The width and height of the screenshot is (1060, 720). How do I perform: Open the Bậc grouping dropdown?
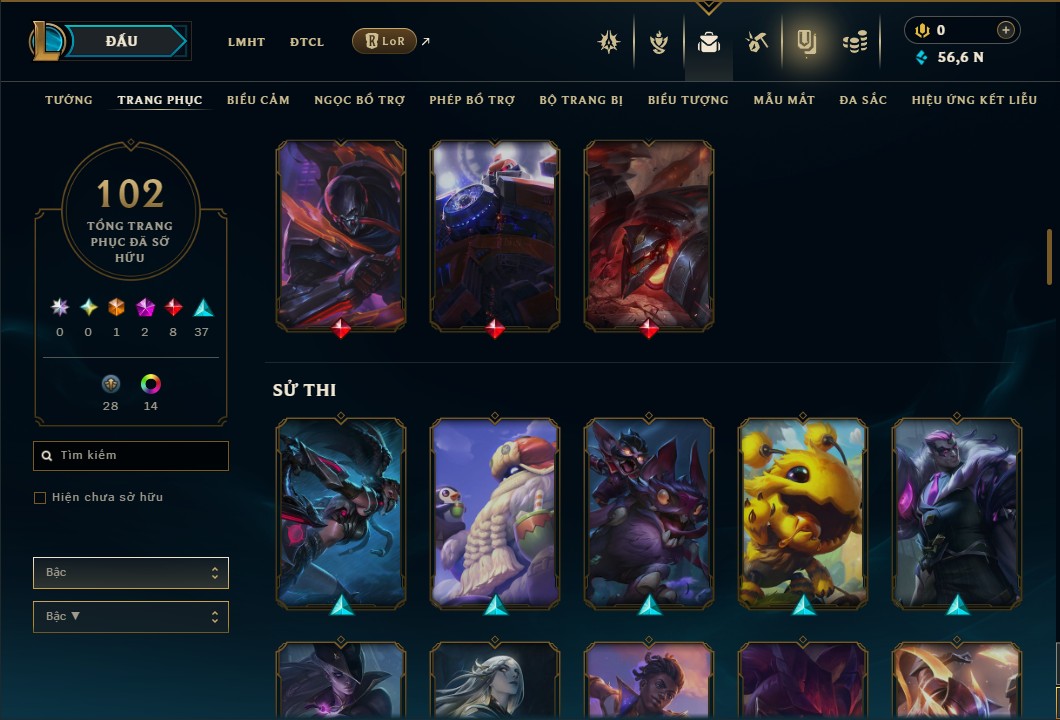click(x=131, y=573)
